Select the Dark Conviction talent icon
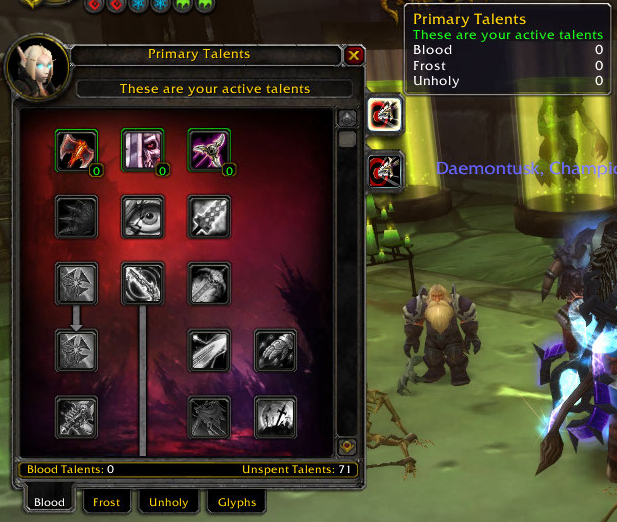The width and height of the screenshot is (617, 522). coord(143,283)
